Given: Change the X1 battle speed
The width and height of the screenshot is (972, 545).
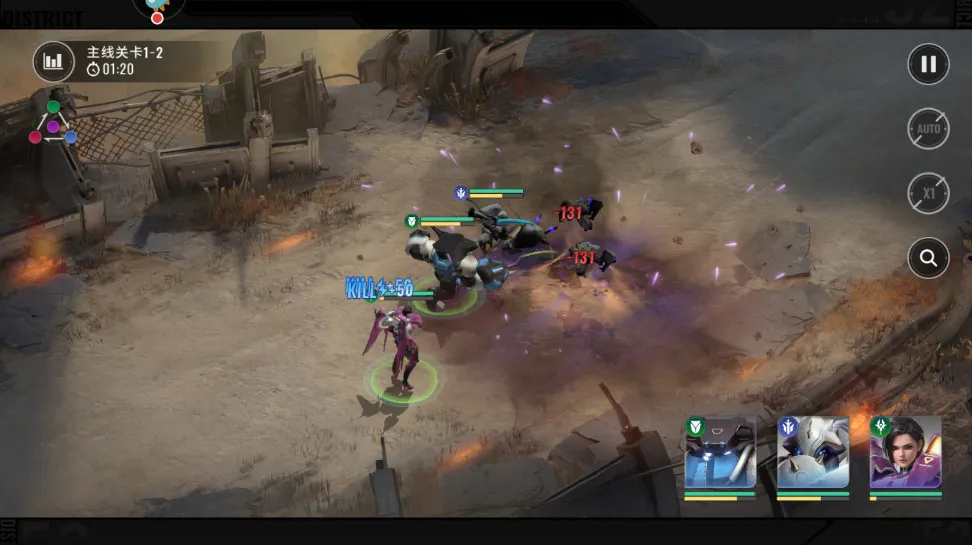Looking at the screenshot, I should tap(928, 193).
